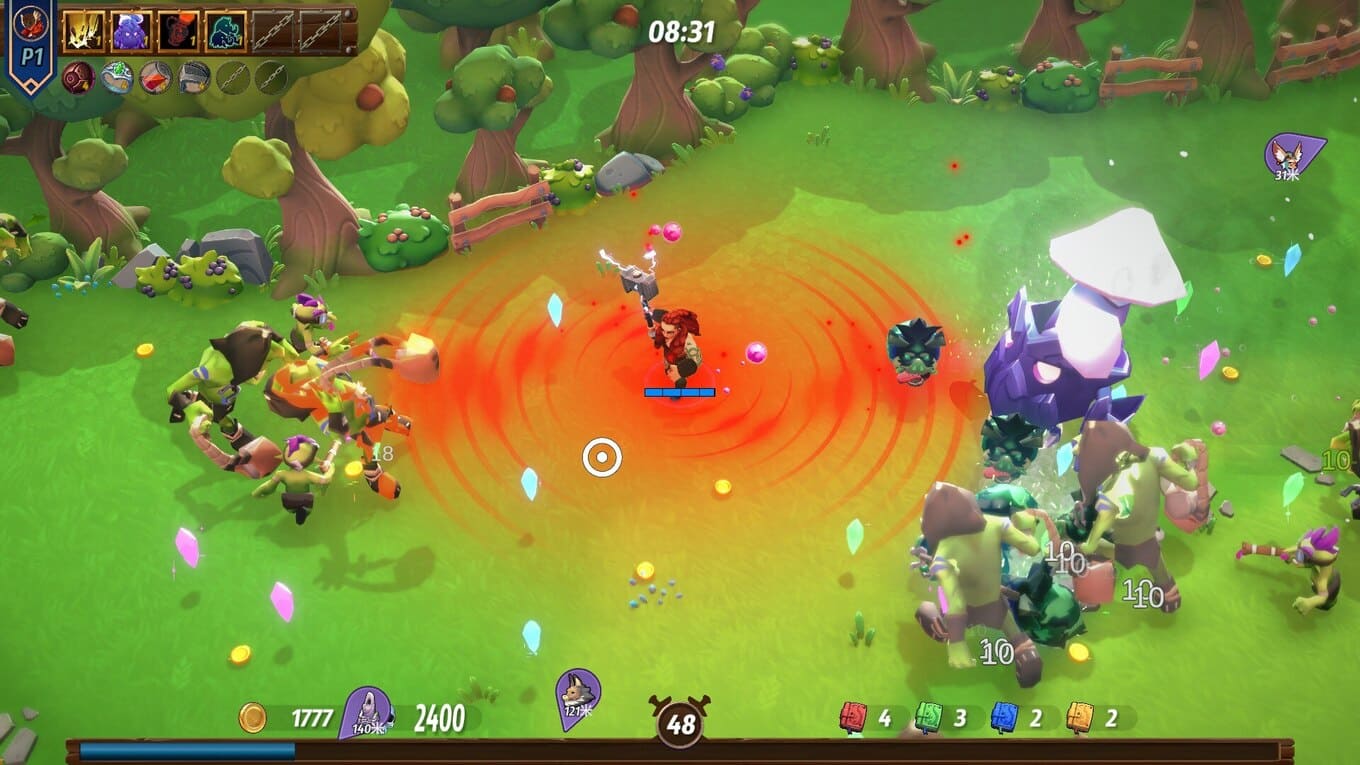
Task: Click the purple marker showing 140 meters
Action: (366, 711)
